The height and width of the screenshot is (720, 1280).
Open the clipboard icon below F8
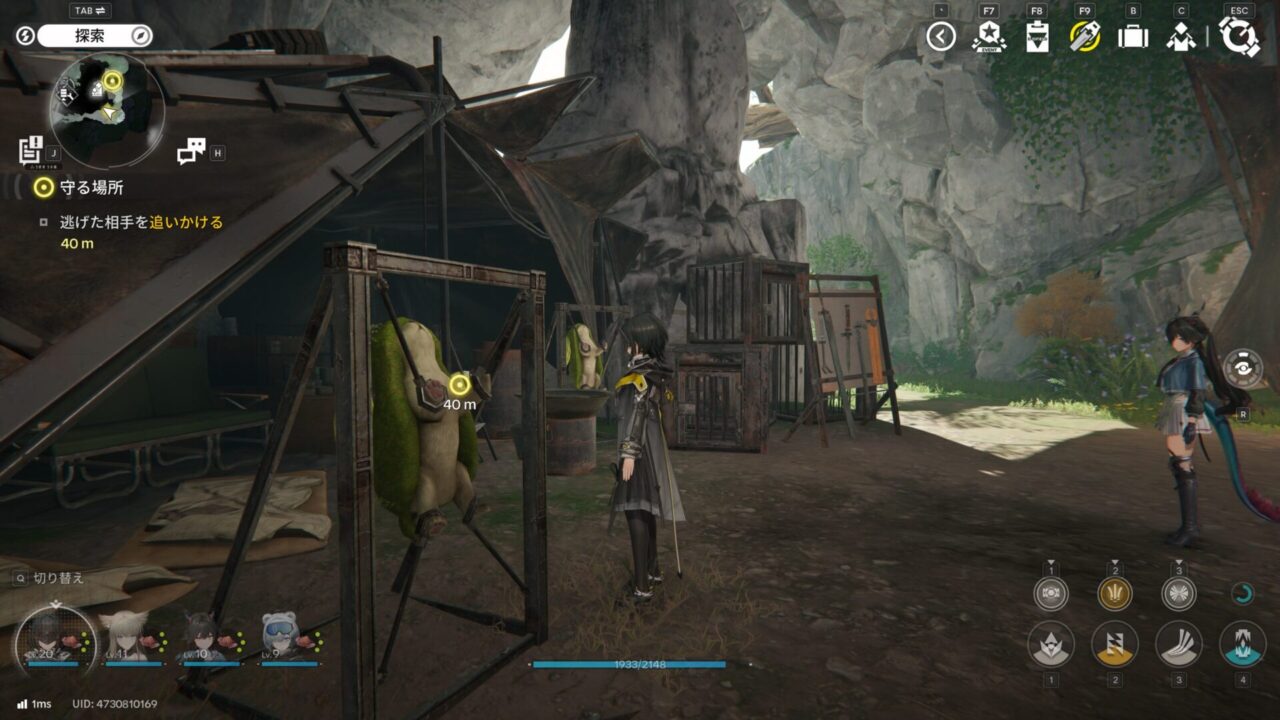click(1037, 37)
